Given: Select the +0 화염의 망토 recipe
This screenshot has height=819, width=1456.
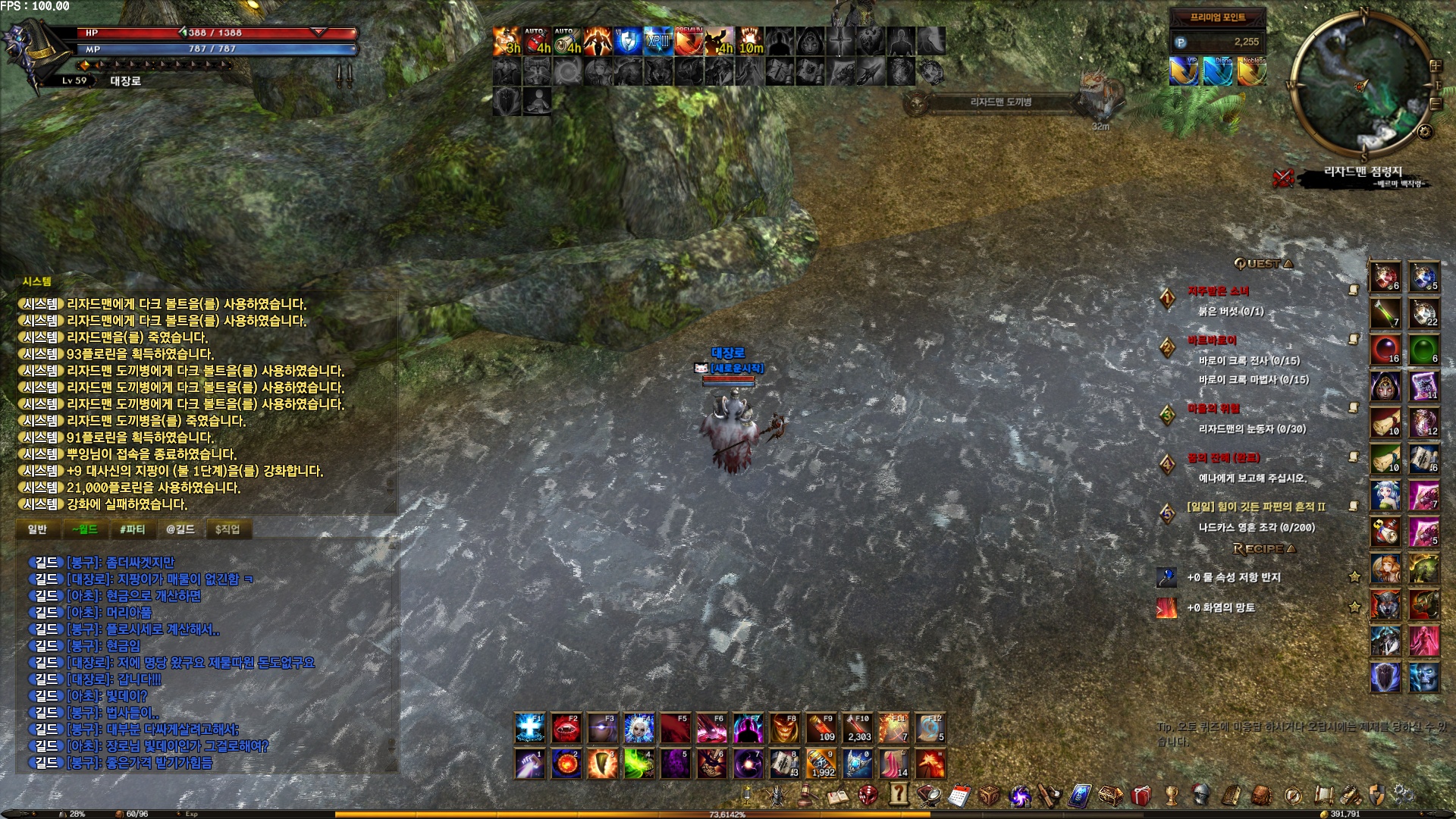Looking at the screenshot, I should pyautogui.click(x=1220, y=607).
